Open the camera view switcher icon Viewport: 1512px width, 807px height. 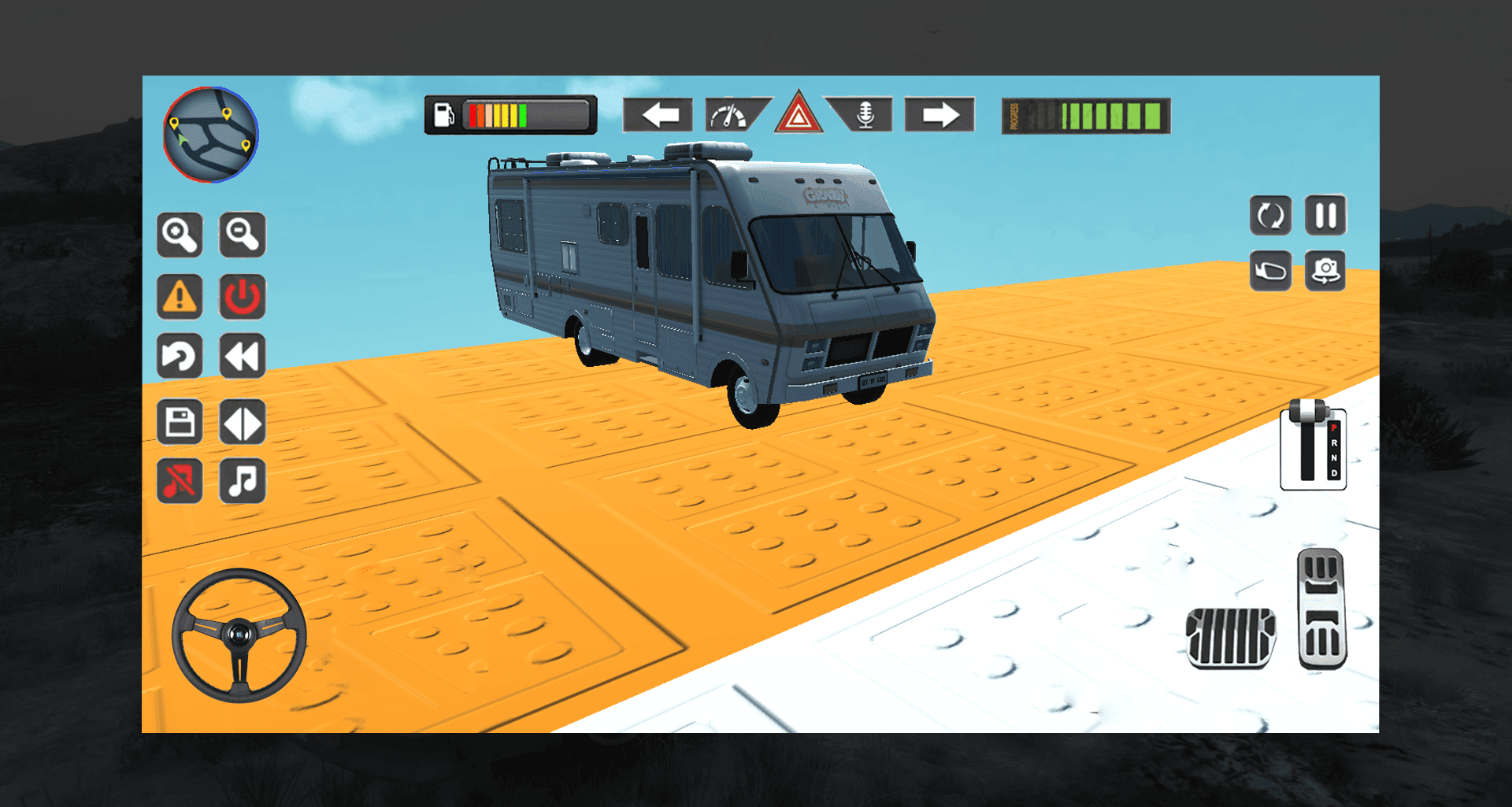pyautogui.click(x=1326, y=271)
